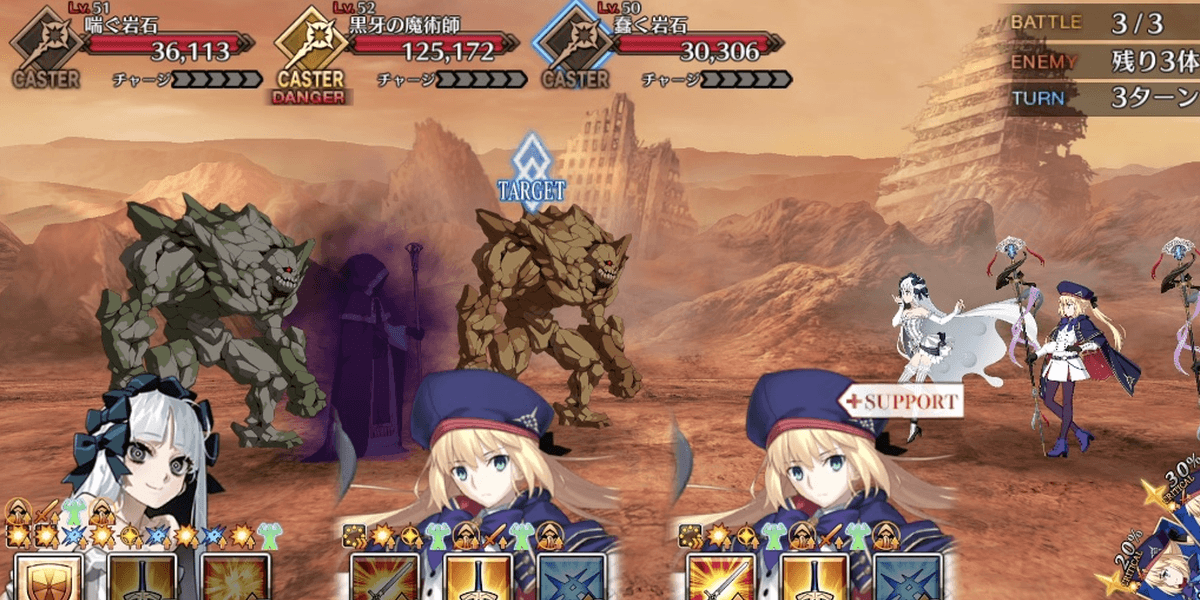Use the white-haired servant's golden sword skill
This screenshot has width=1200, height=600.
pyautogui.click(x=141, y=578)
